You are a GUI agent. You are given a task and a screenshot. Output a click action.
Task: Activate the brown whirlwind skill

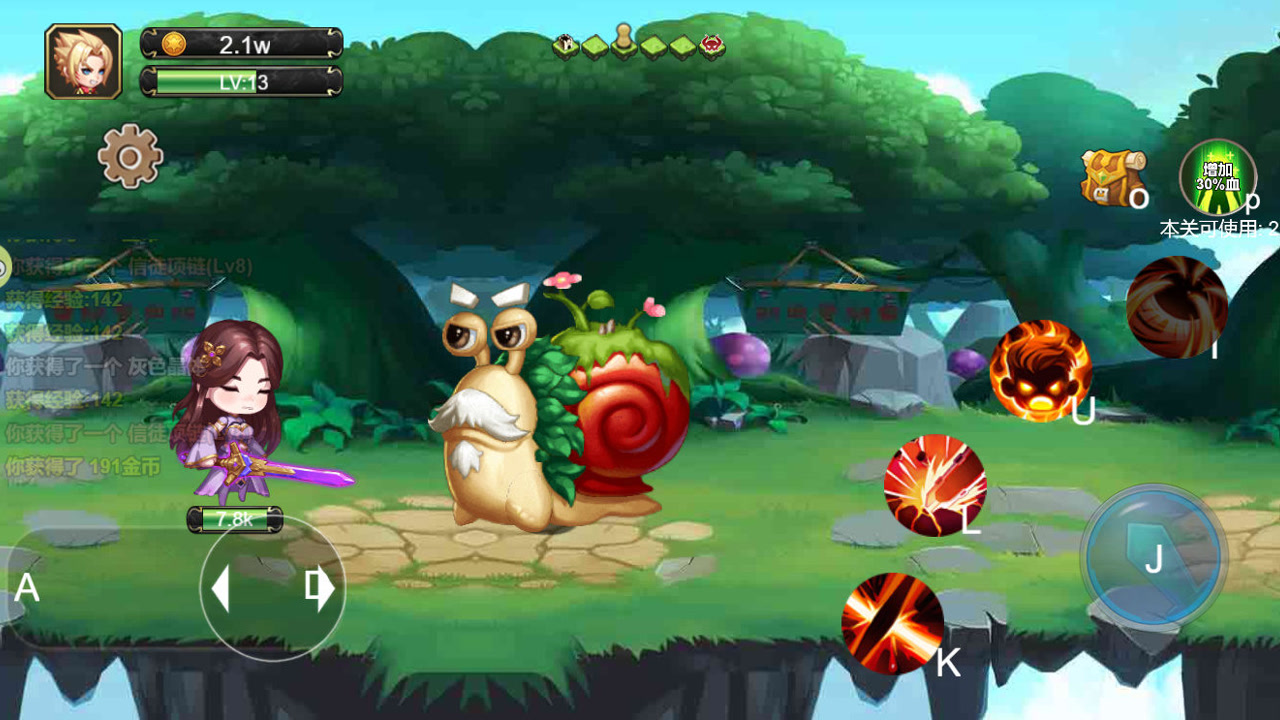click(x=1176, y=306)
